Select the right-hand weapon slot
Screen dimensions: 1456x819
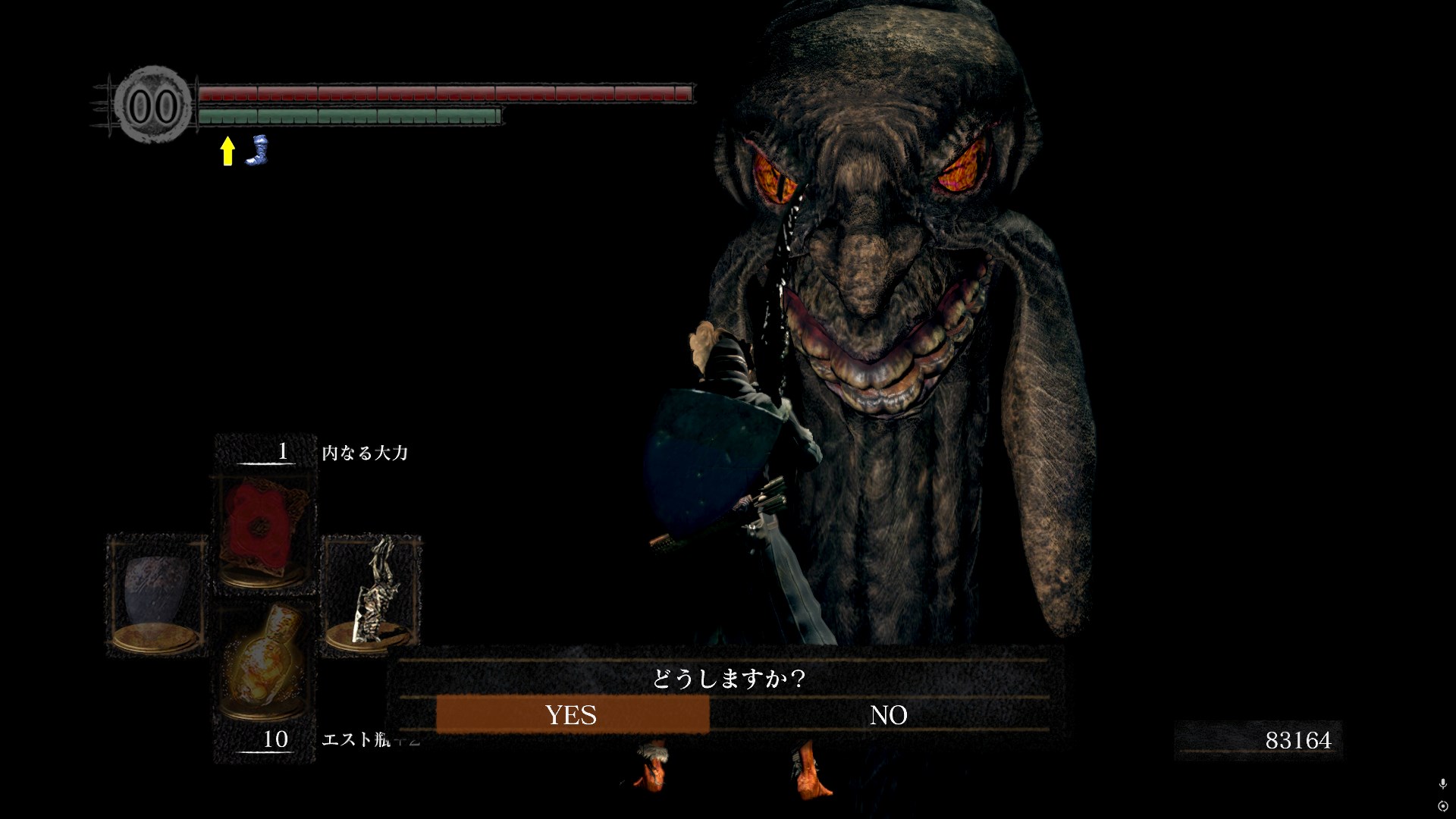(x=372, y=595)
